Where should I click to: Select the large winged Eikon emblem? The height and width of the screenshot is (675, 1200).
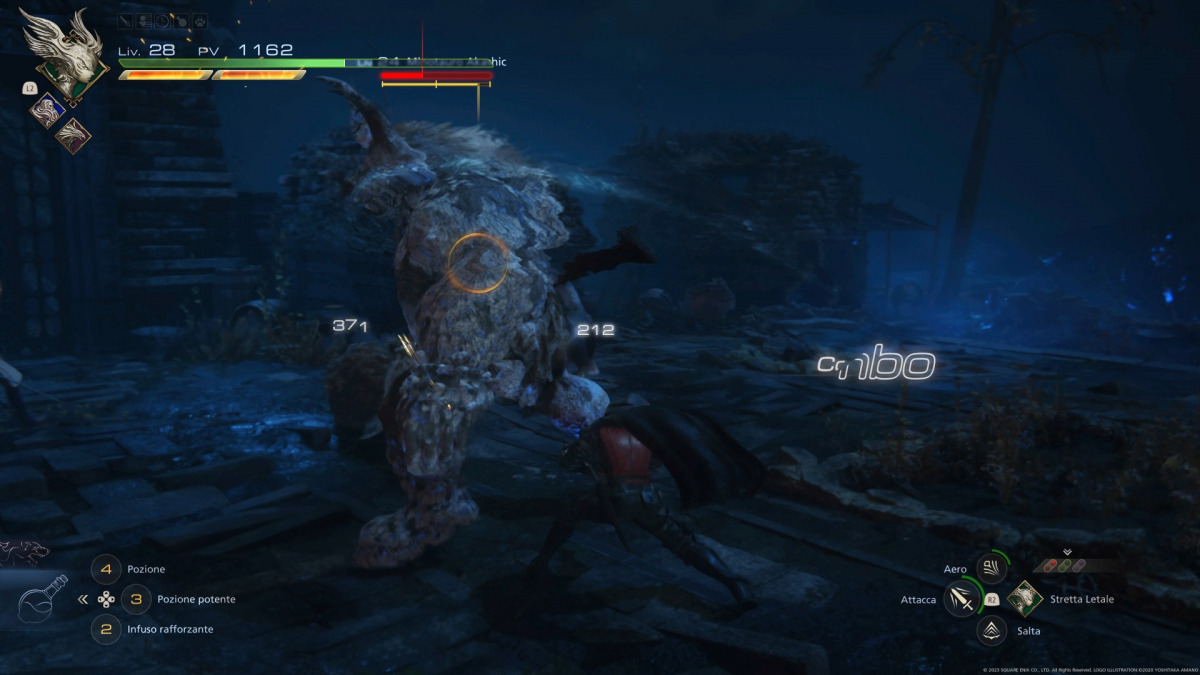(64, 53)
